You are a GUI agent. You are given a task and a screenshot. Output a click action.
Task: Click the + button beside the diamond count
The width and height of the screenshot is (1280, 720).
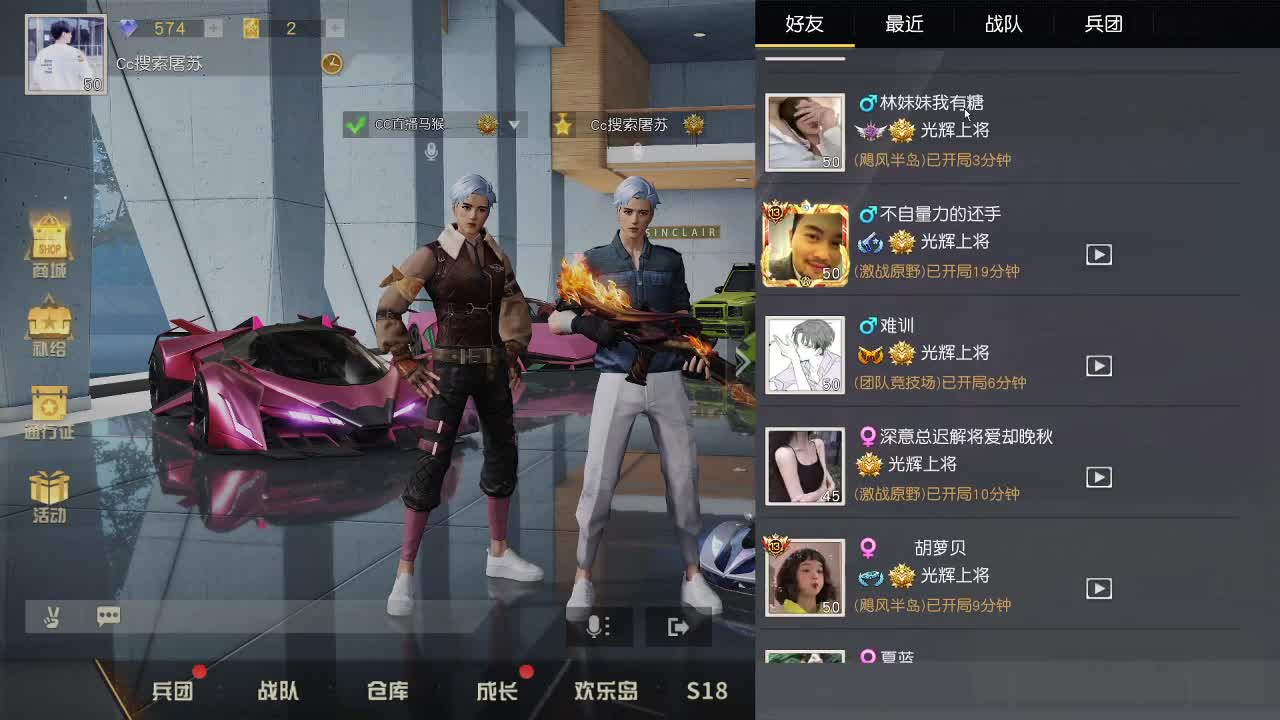[211, 28]
